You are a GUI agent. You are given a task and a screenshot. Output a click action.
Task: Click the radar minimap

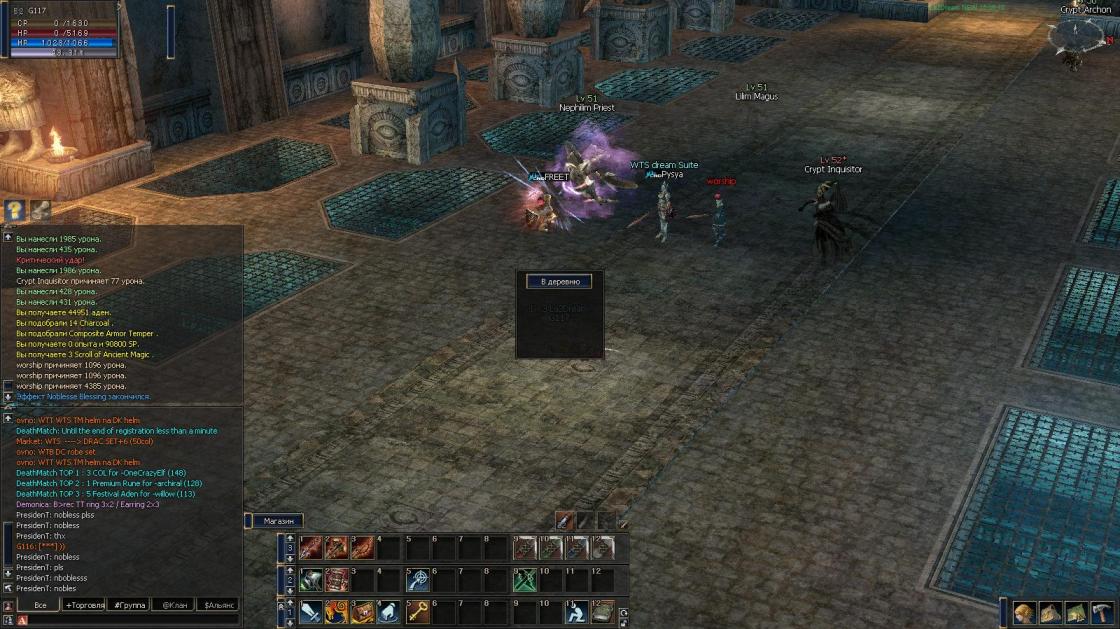click(1078, 38)
